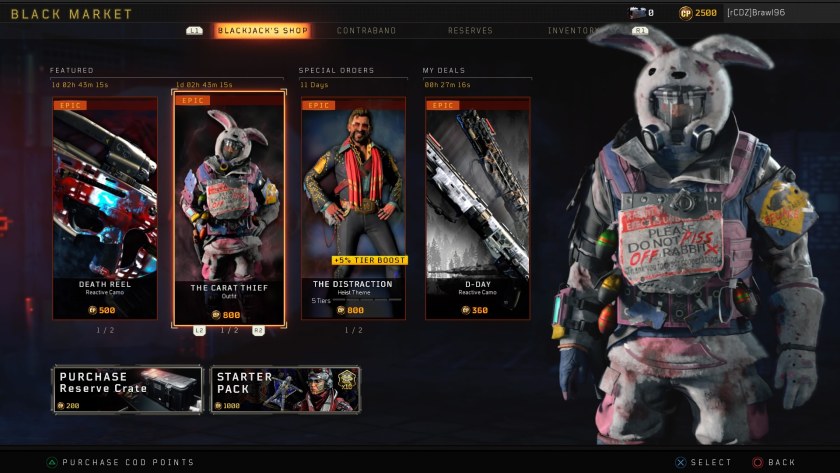Switch to the Blackjack's Shop tab
The width and height of the screenshot is (840, 473).
(262, 31)
